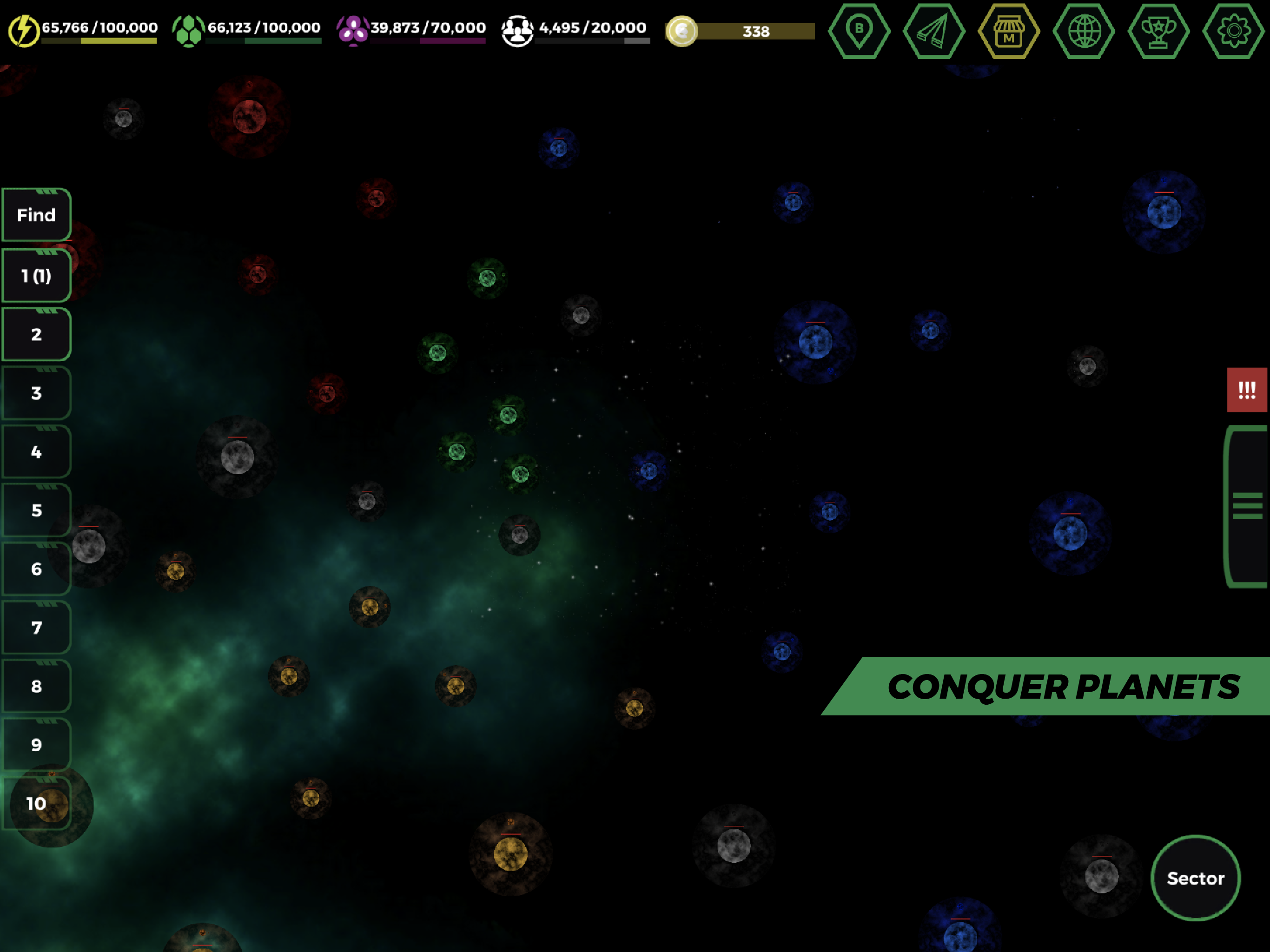The image size is (1270, 952).
Task: View achievements via the trophy icon
Action: click(x=1158, y=32)
